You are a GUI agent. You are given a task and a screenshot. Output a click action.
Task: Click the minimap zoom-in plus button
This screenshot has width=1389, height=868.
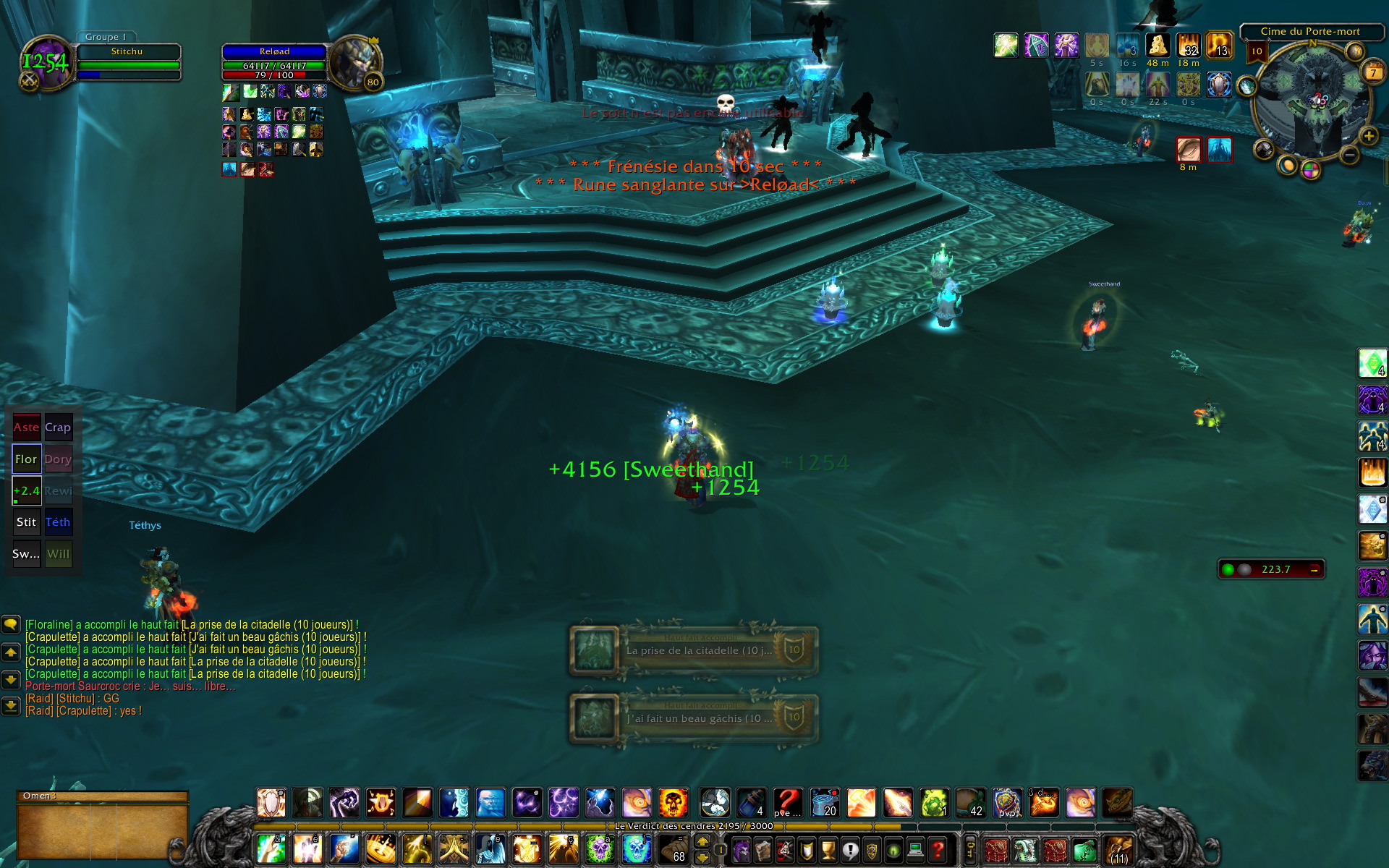(1368, 136)
